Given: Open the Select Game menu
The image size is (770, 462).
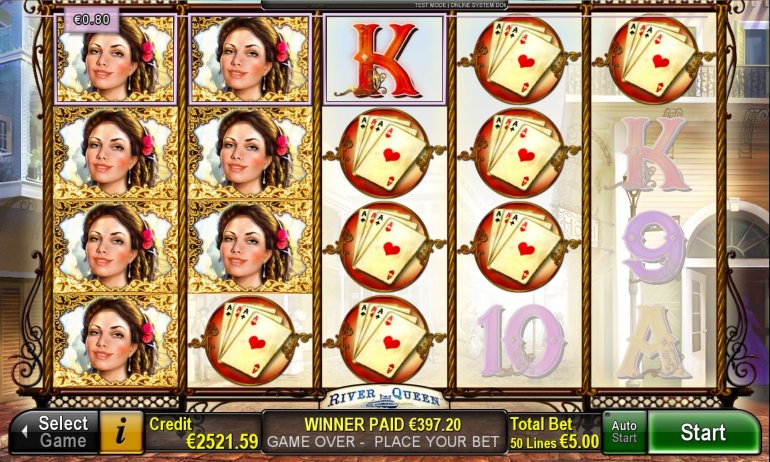Looking at the screenshot, I should click(x=54, y=432).
